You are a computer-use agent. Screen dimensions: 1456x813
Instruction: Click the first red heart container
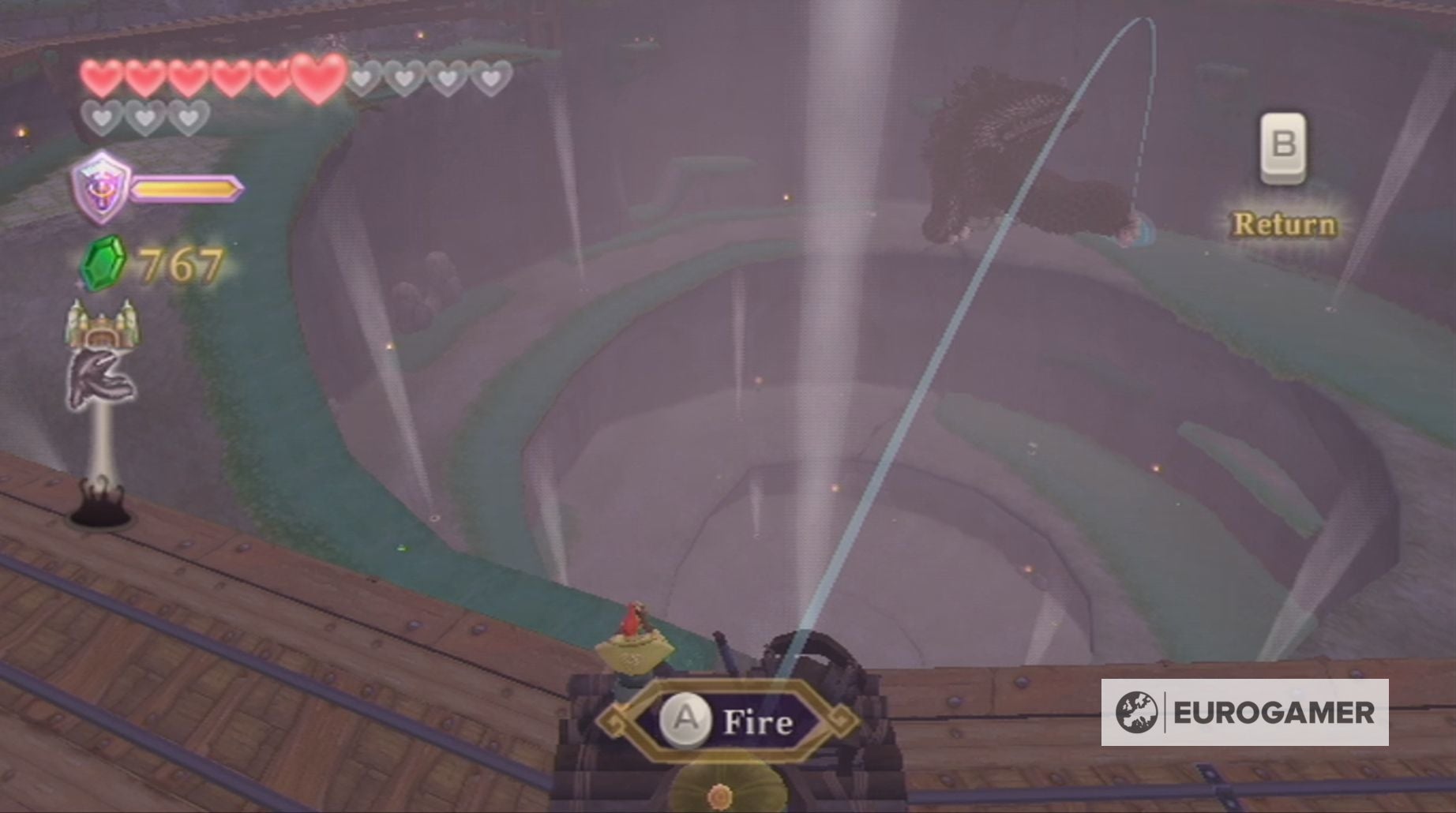tap(100, 77)
